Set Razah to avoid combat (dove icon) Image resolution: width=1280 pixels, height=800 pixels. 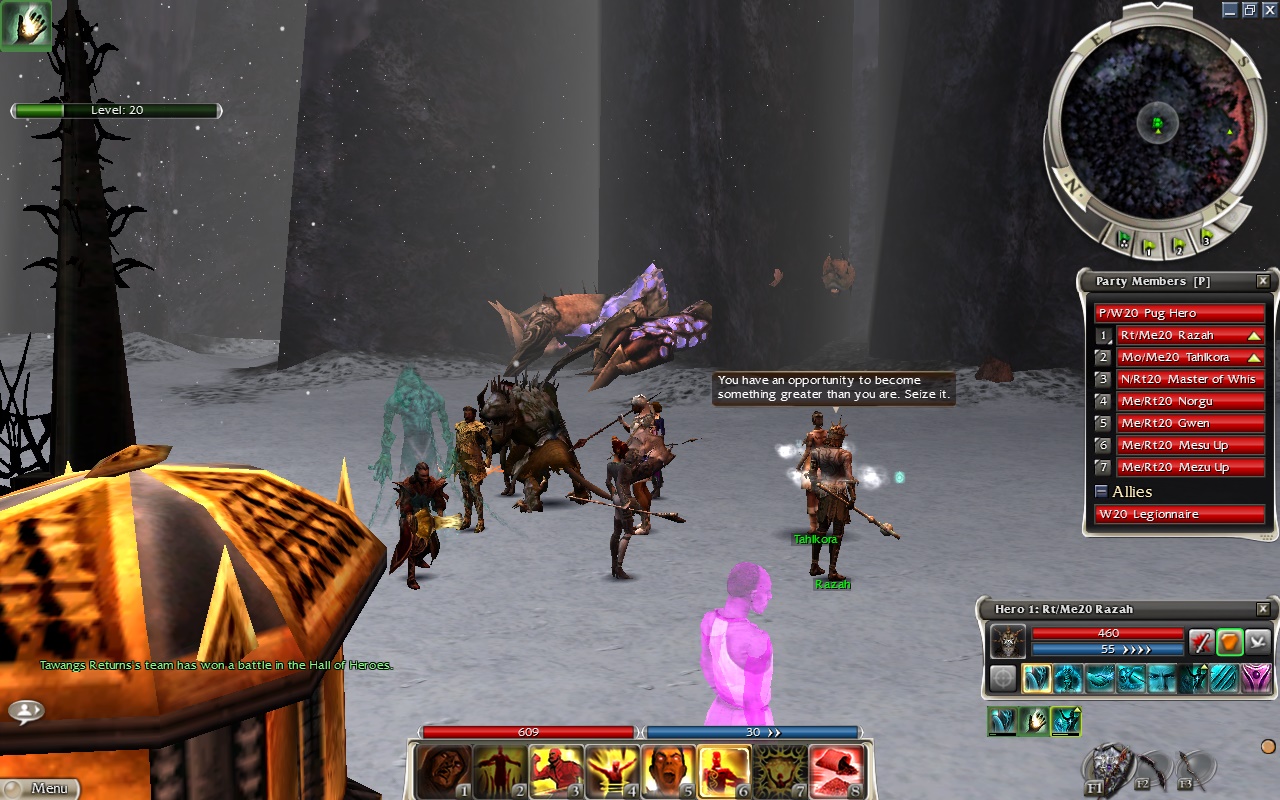pos(1258,641)
